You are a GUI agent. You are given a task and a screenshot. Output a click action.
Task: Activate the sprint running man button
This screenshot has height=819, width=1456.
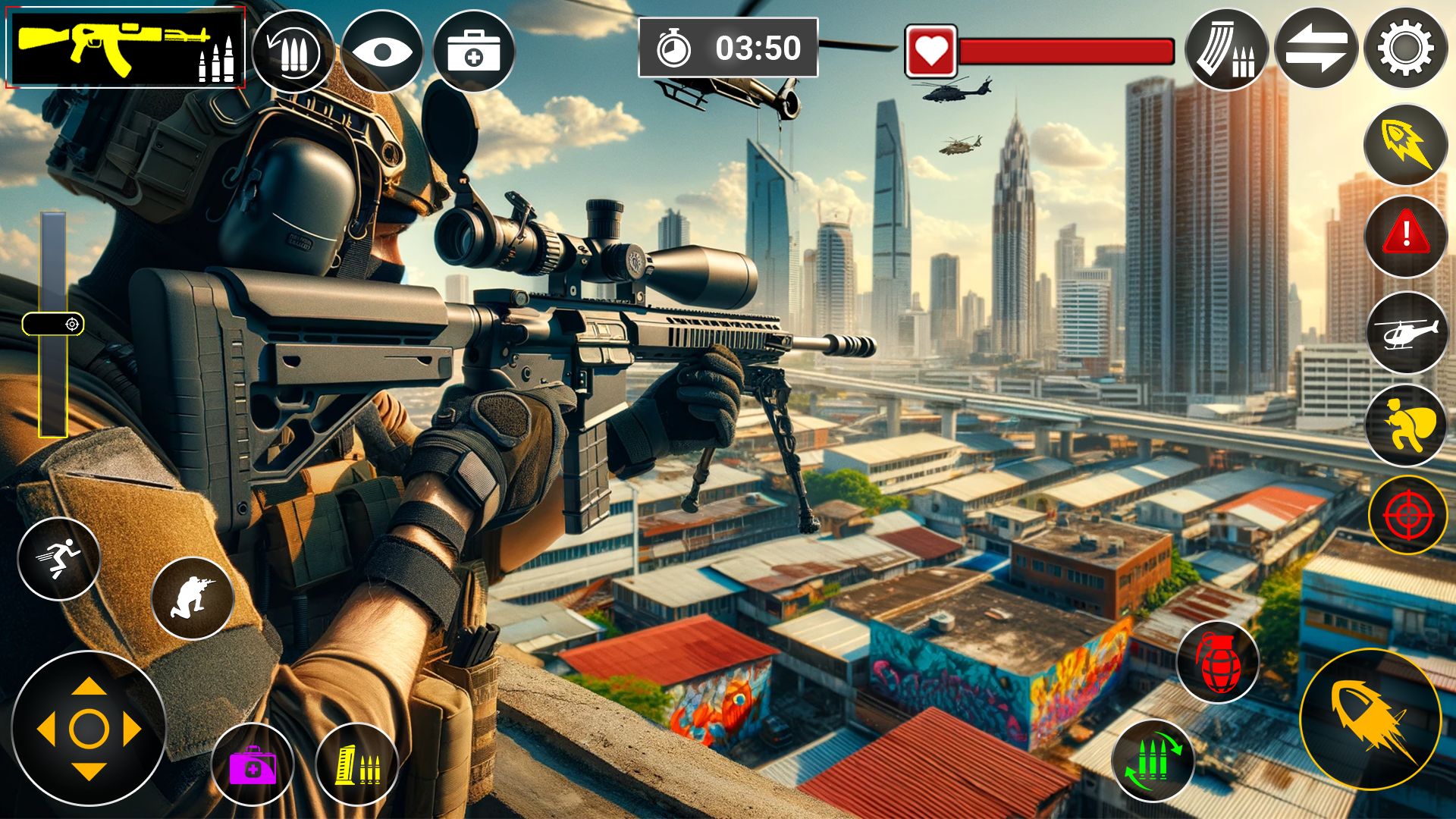click(x=59, y=559)
